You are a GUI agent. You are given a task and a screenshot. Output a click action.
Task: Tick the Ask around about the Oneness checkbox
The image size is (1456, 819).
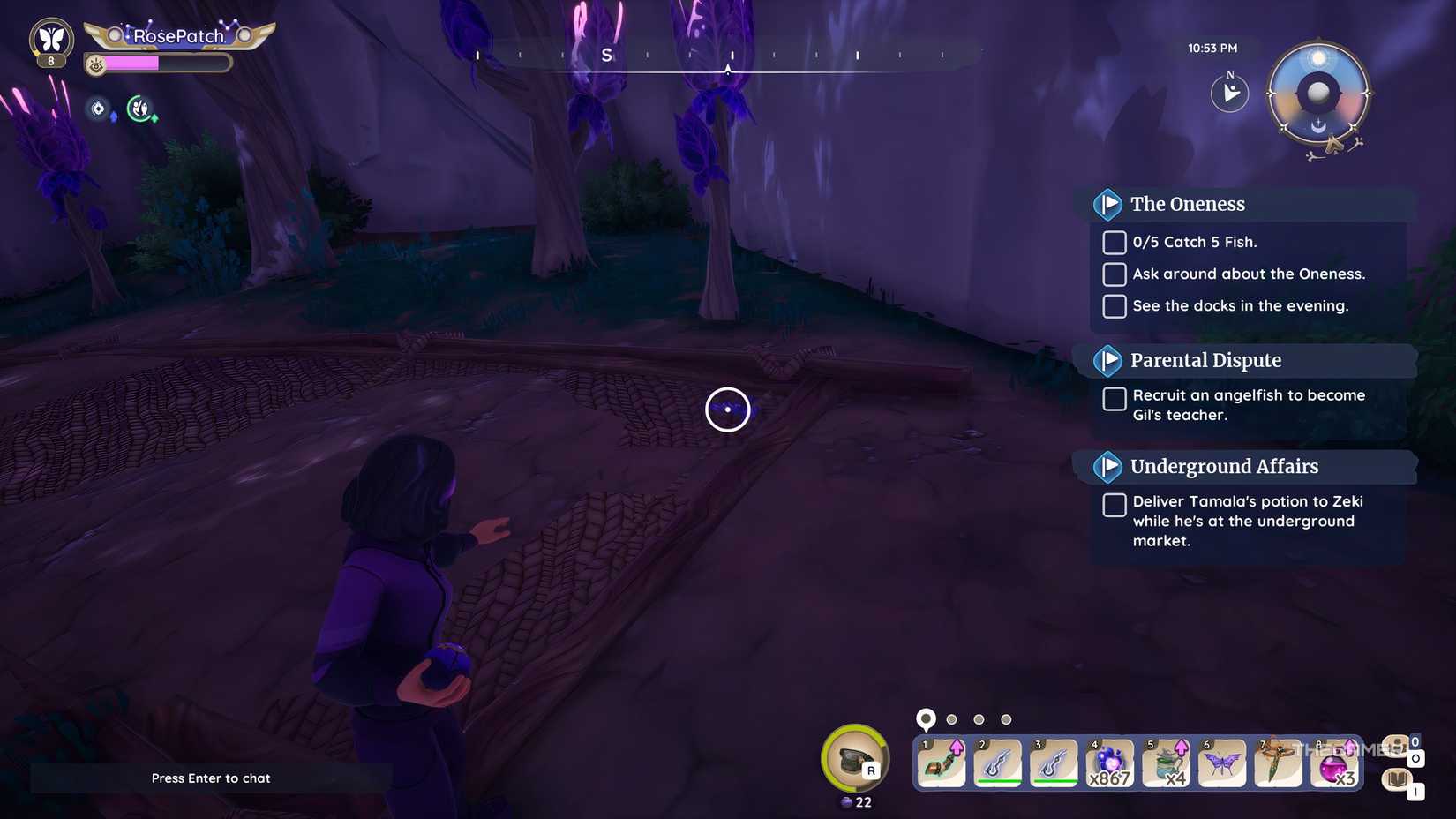(x=1114, y=274)
